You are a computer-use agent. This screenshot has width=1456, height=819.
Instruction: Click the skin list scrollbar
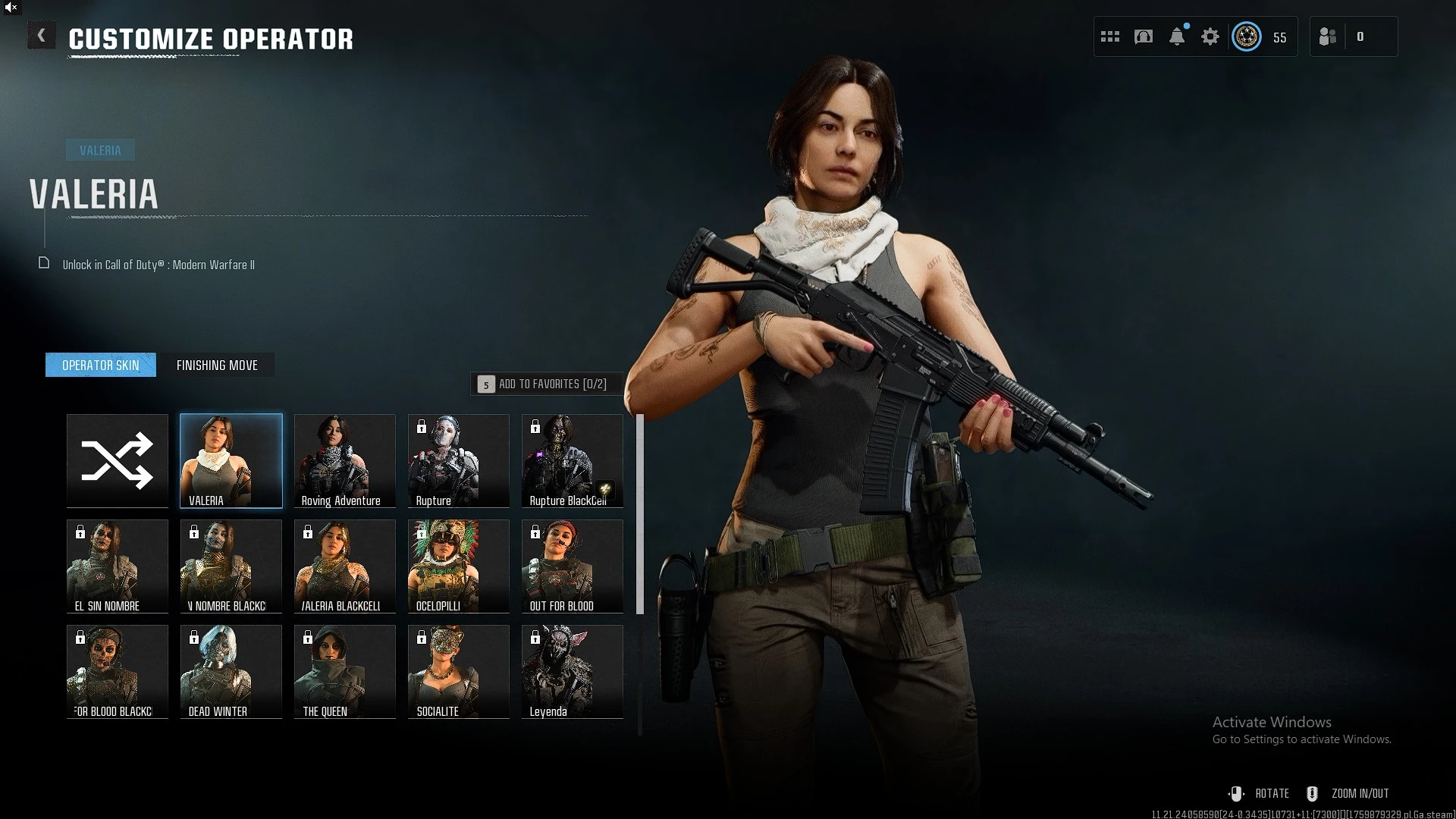(x=640, y=514)
